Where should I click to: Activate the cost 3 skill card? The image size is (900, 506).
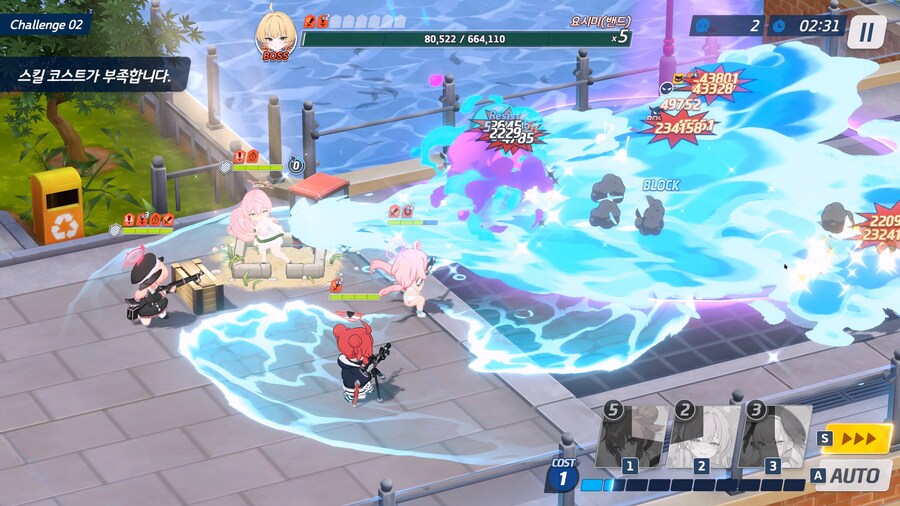pos(775,438)
